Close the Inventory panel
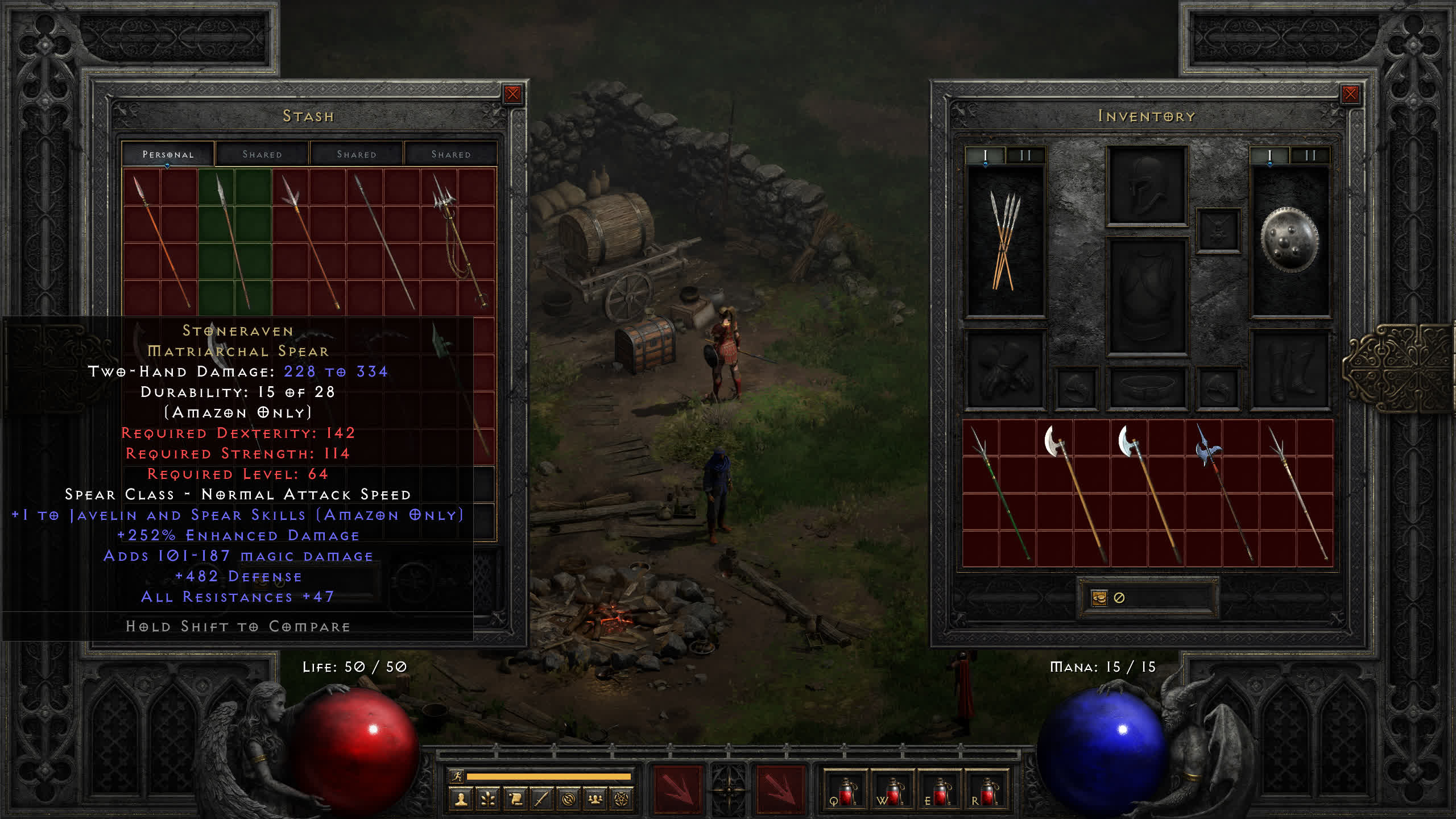1456x819 pixels. pyautogui.click(x=1350, y=94)
